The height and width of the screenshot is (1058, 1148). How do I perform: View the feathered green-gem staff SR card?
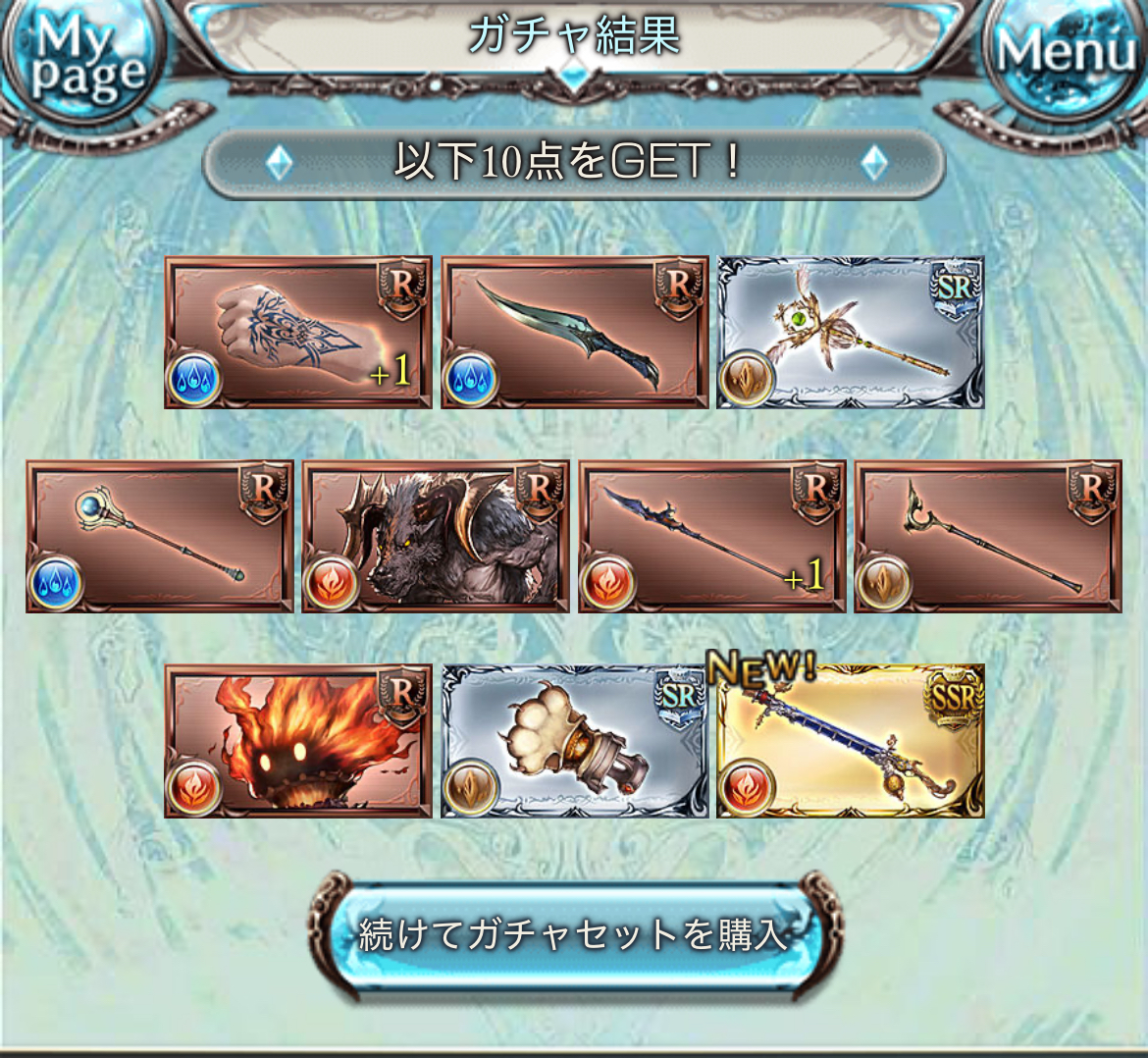click(x=851, y=333)
